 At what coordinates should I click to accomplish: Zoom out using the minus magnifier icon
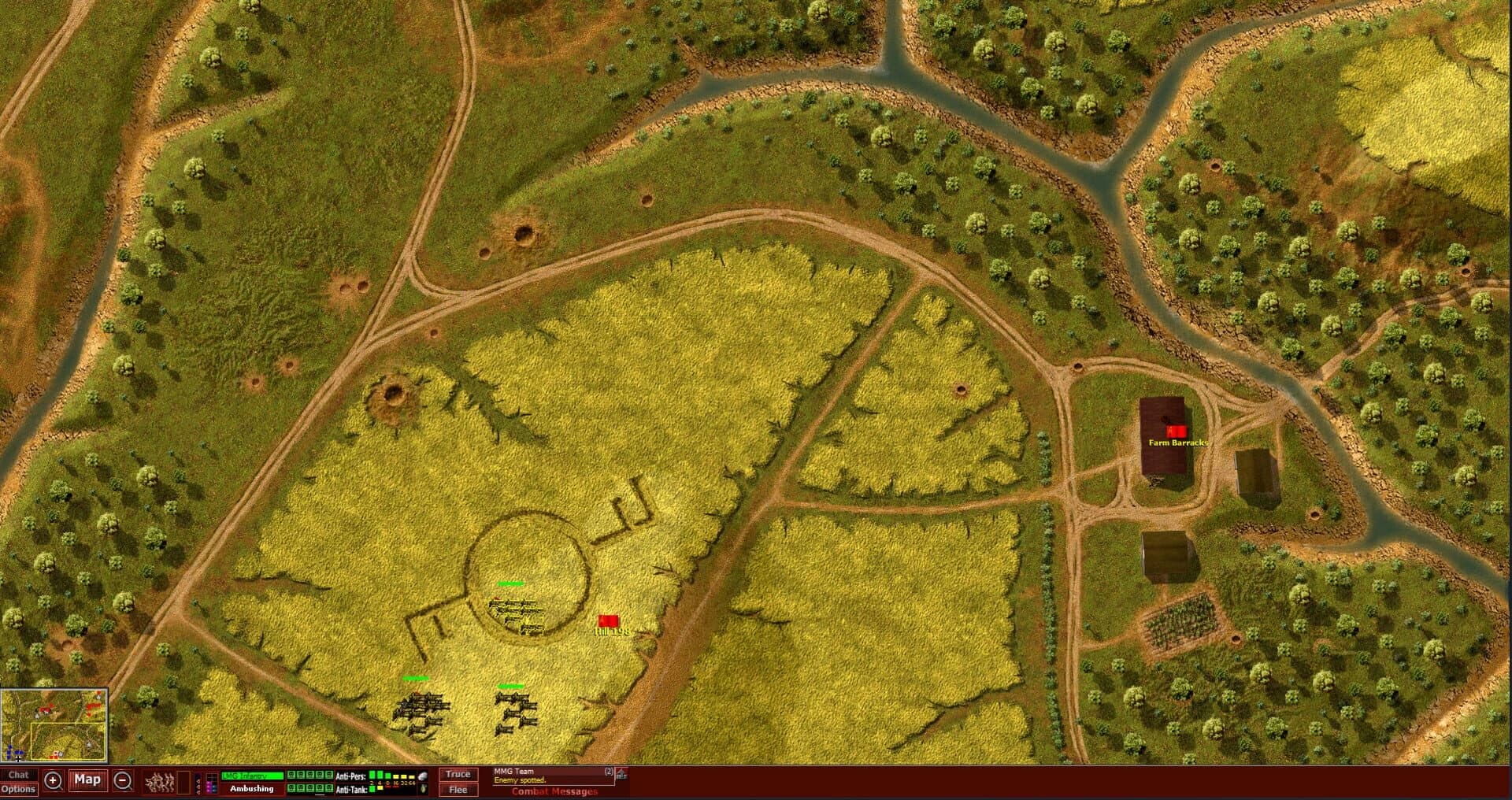(122, 780)
